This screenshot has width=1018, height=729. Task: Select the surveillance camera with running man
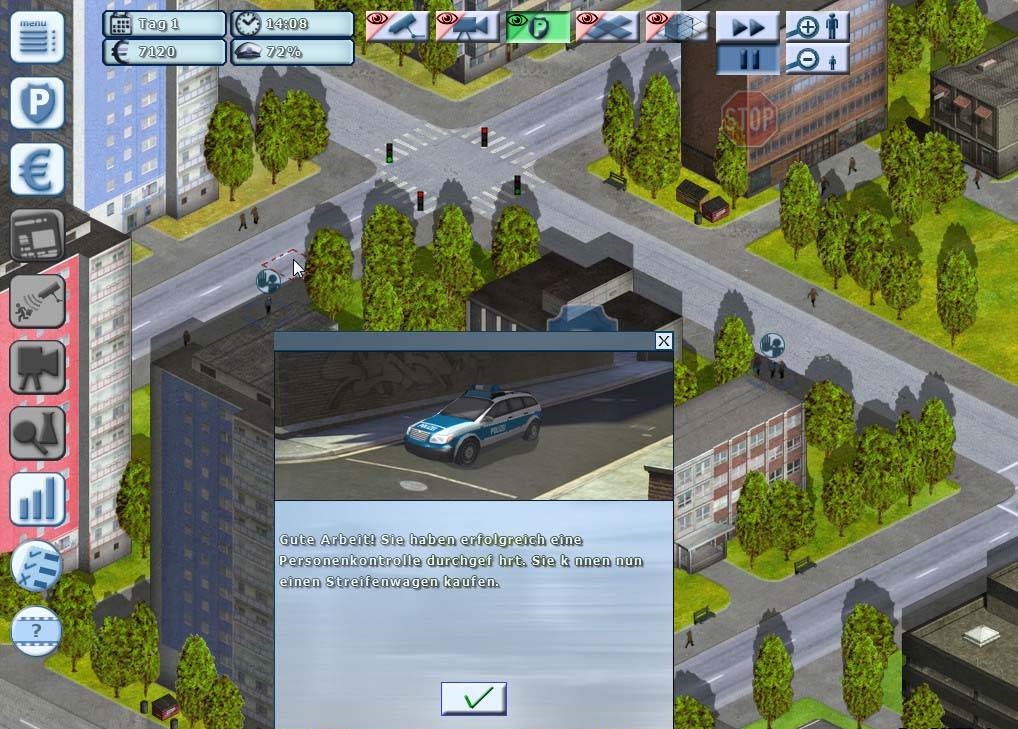(x=37, y=301)
